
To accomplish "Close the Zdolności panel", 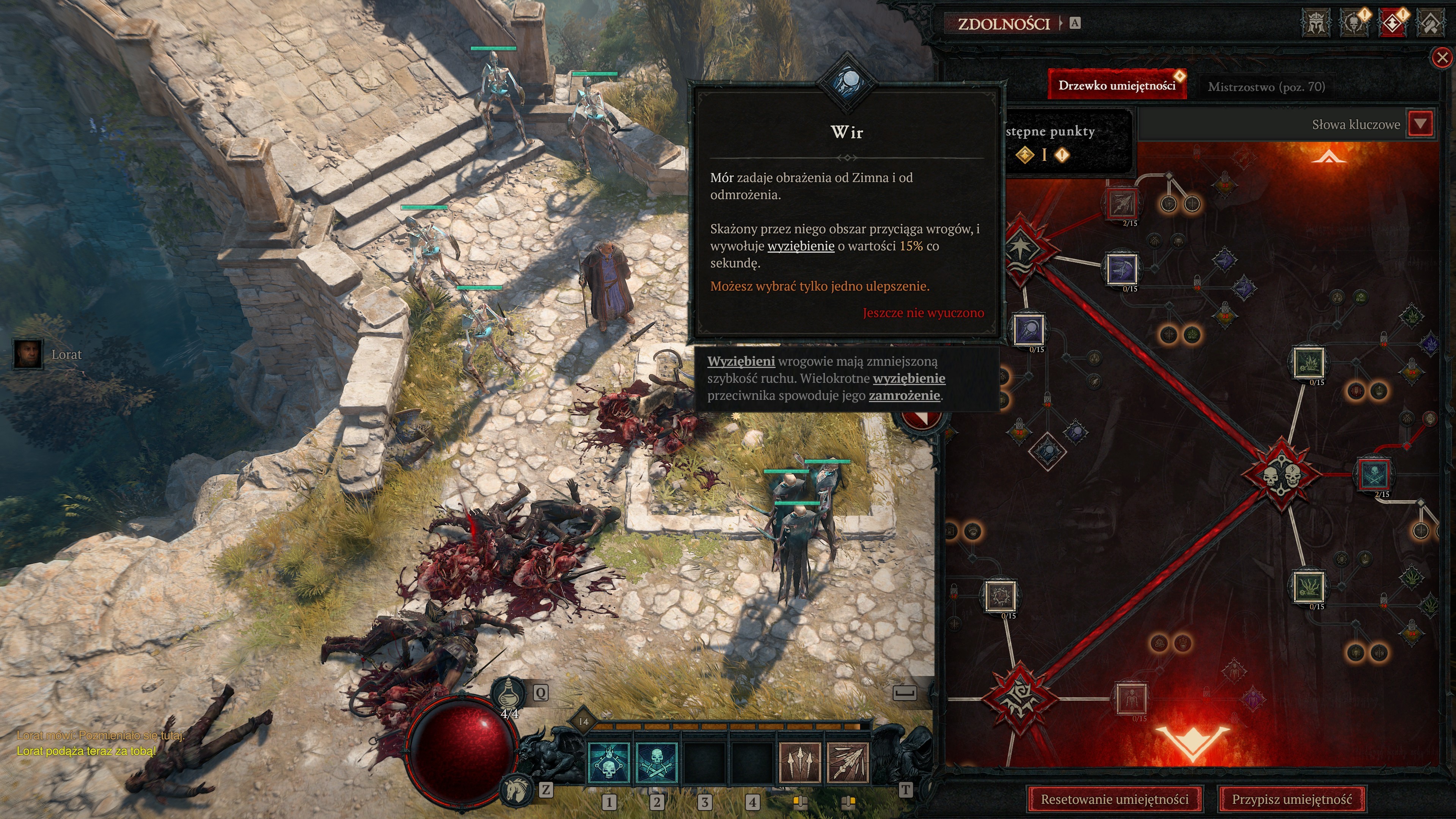I will 1442,58.
